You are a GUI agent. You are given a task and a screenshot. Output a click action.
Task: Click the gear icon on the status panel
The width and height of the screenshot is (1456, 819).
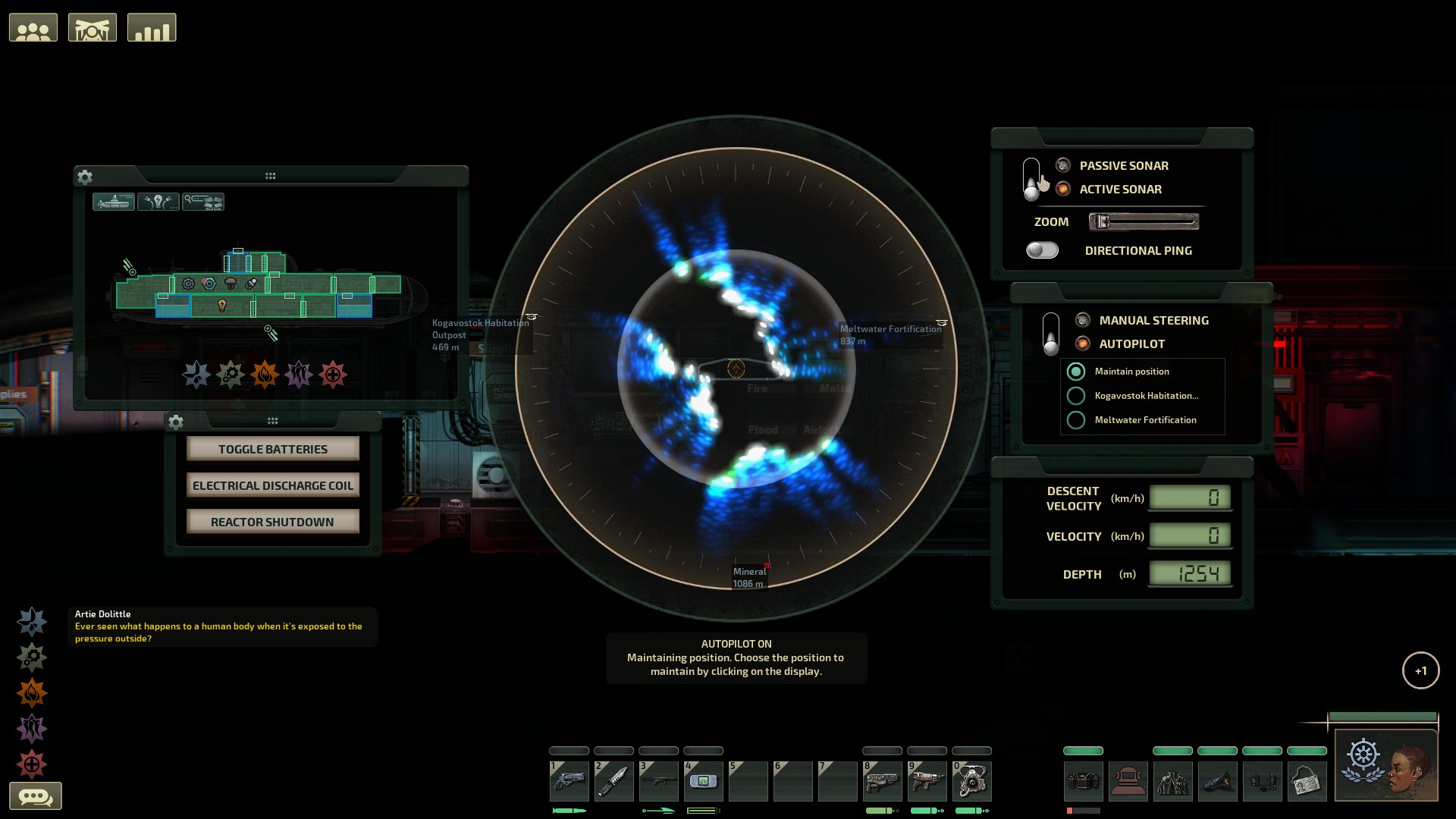pyautogui.click(x=85, y=177)
